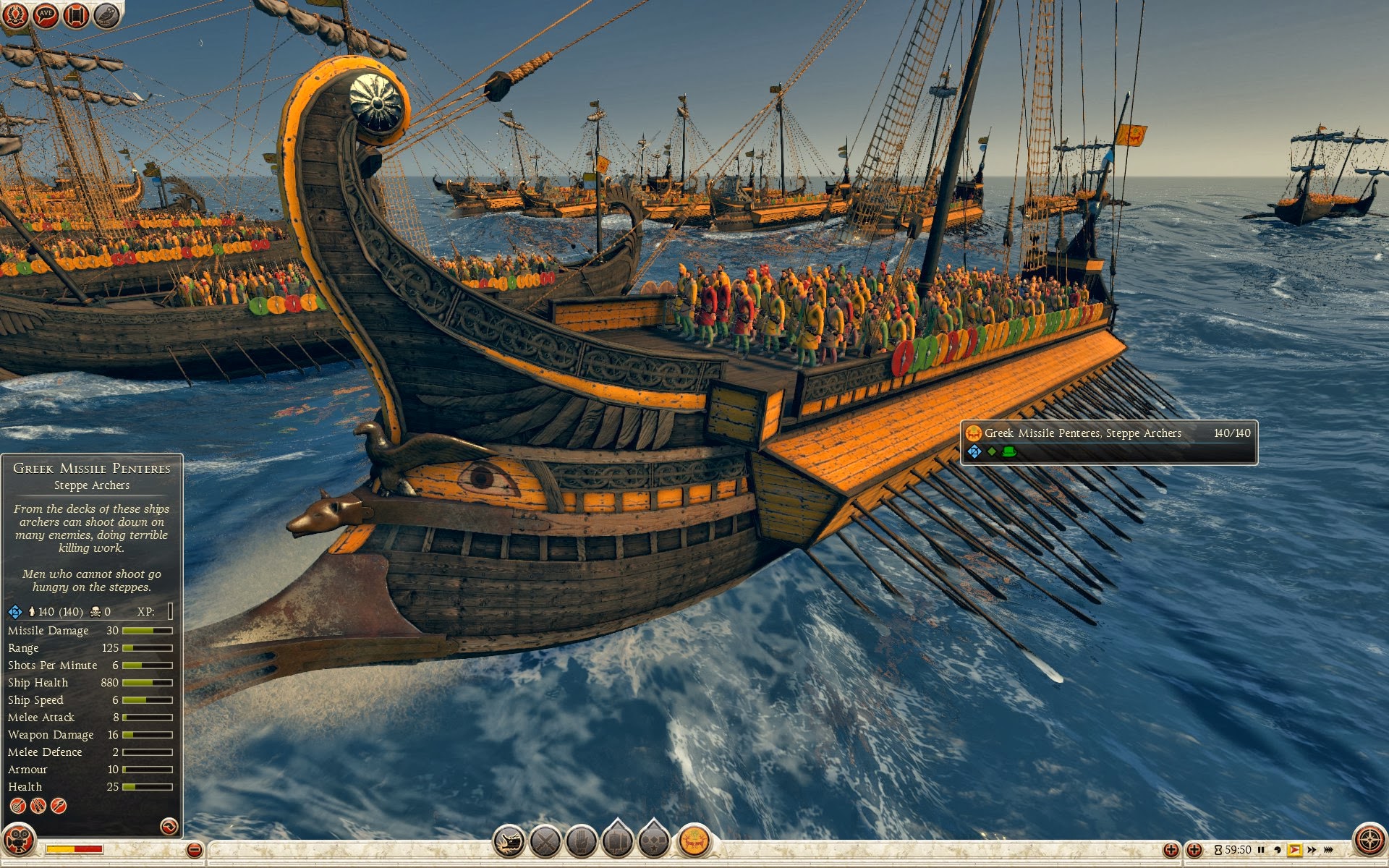Flip unit card with the red arrow
The image size is (1389, 868).
click(x=169, y=826)
